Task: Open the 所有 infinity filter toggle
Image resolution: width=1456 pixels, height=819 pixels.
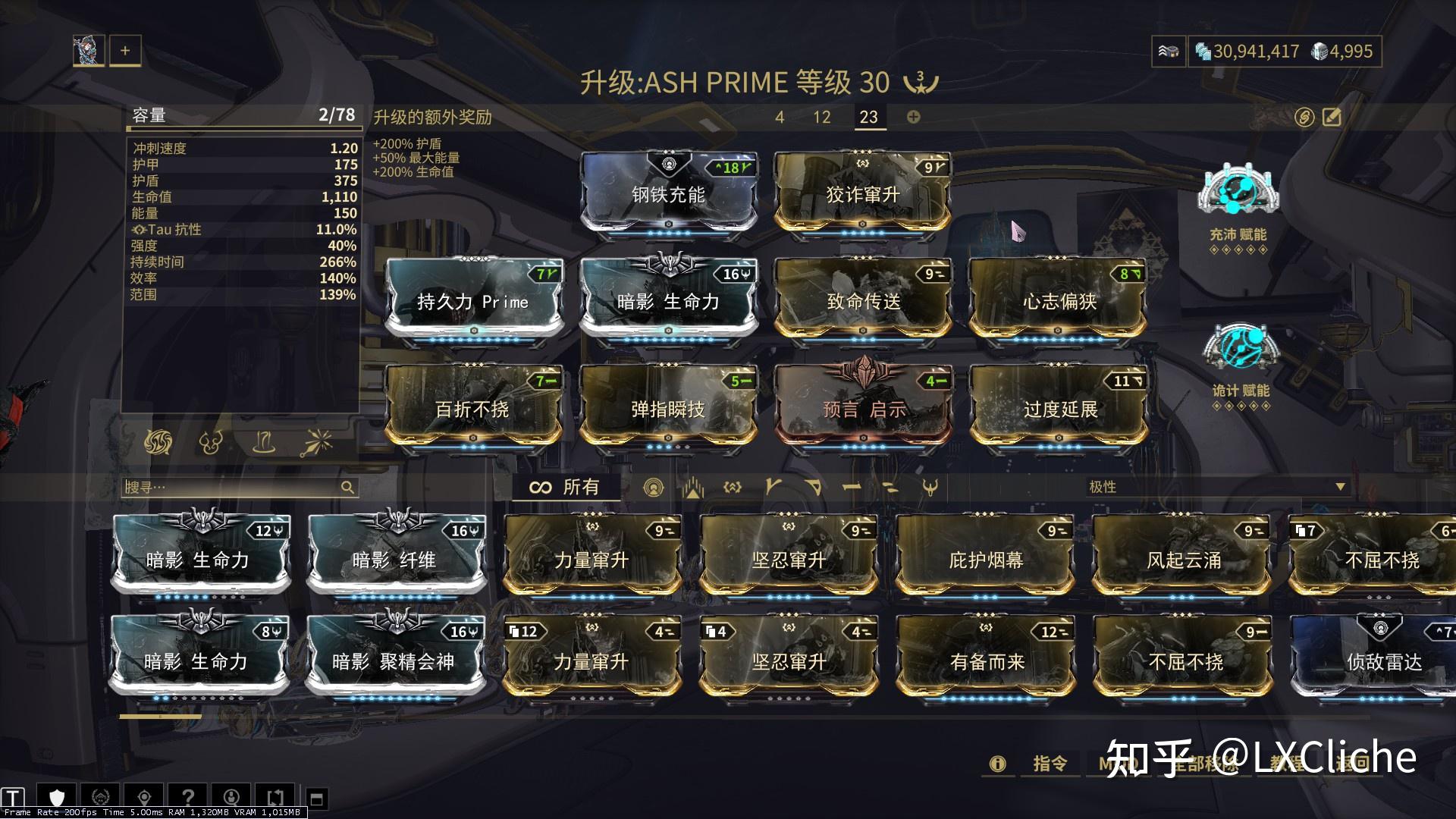Action: click(563, 488)
